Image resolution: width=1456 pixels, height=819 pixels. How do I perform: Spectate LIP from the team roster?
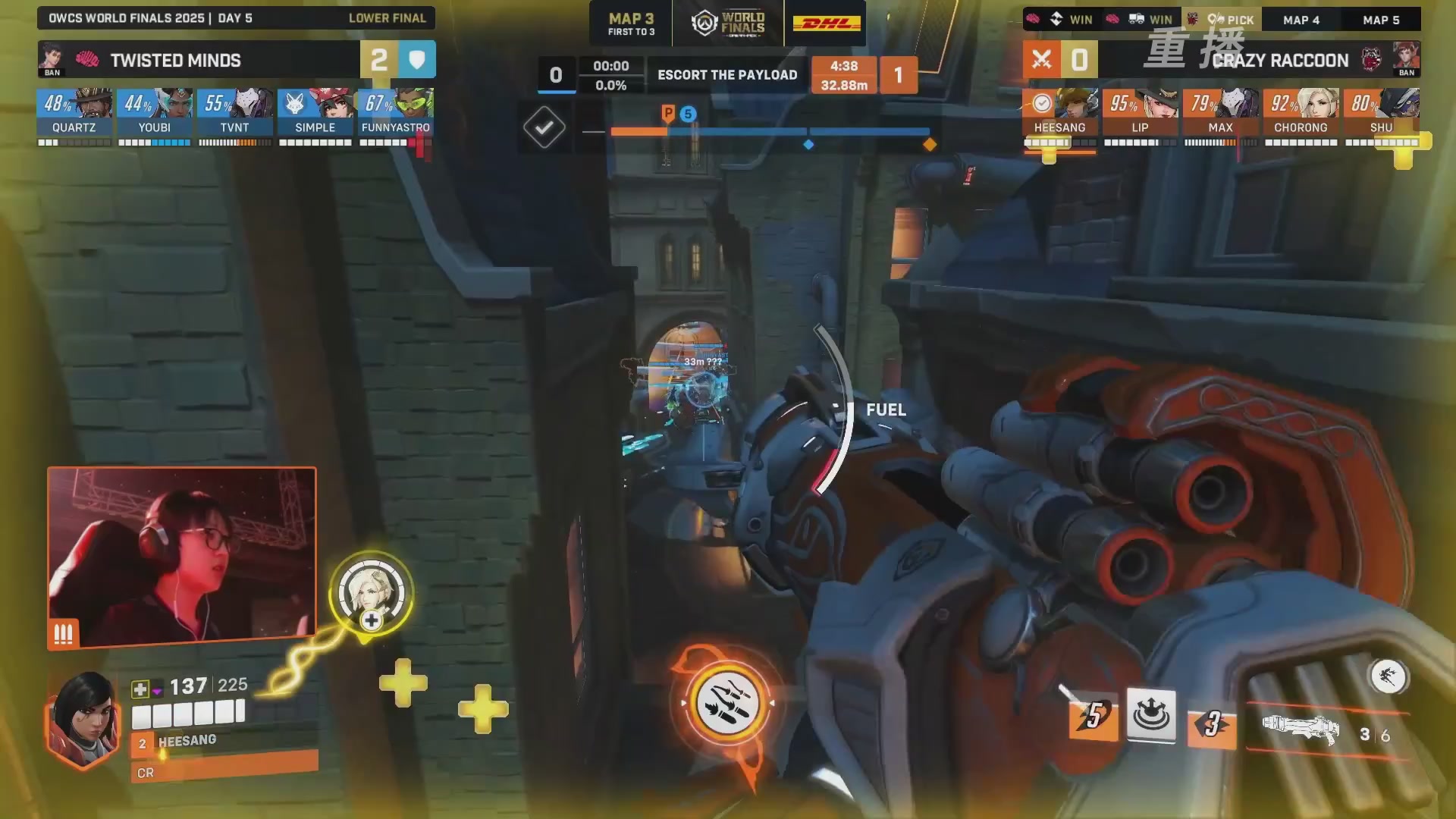point(1141,112)
